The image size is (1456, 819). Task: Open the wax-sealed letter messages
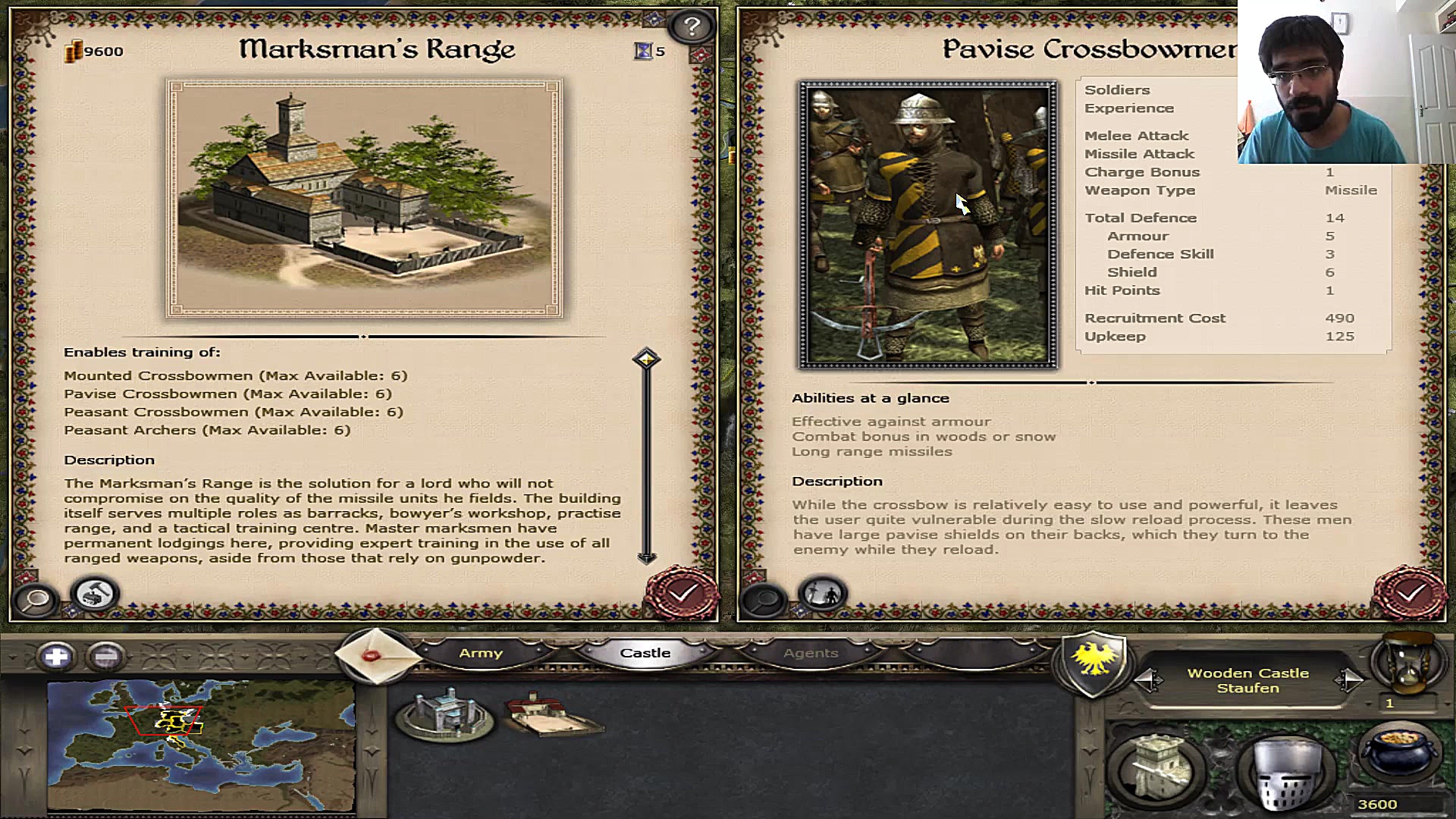(373, 654)
